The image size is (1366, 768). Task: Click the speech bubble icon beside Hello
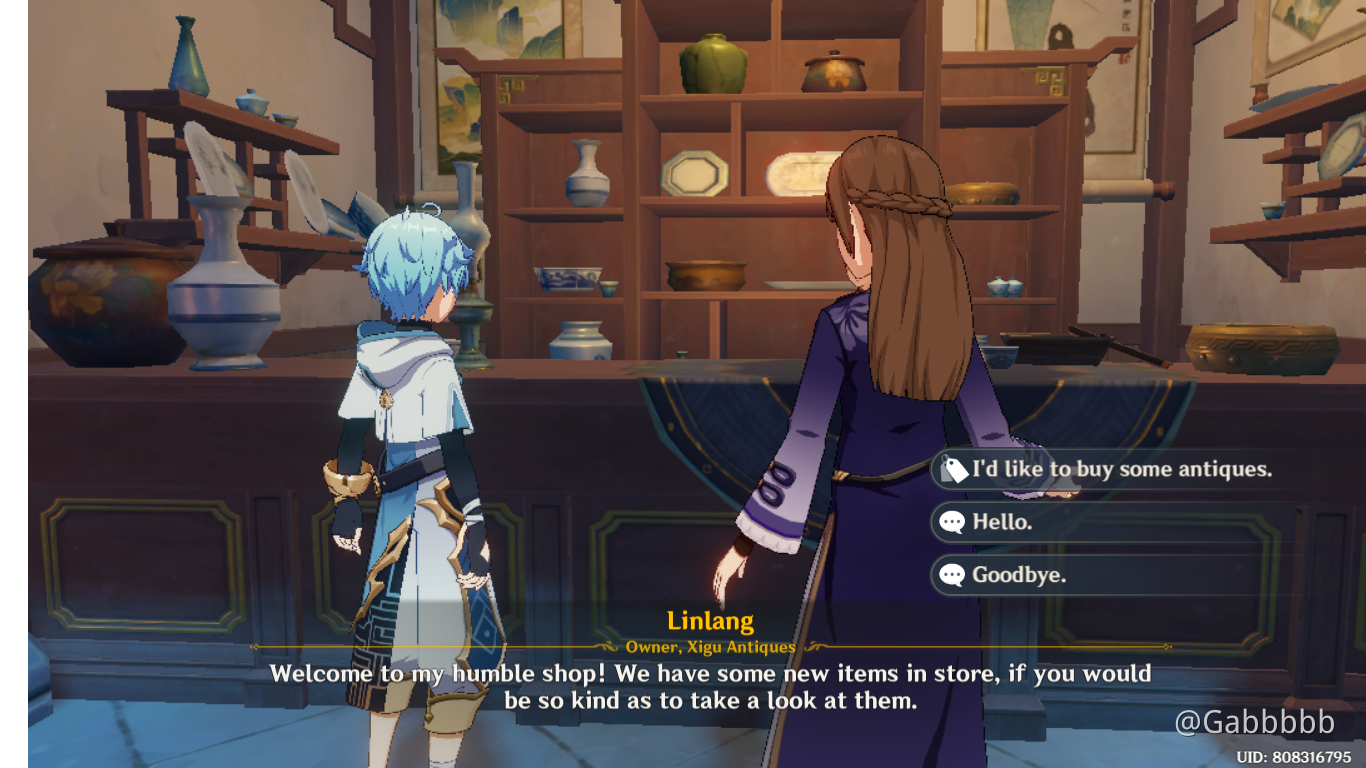952,522
